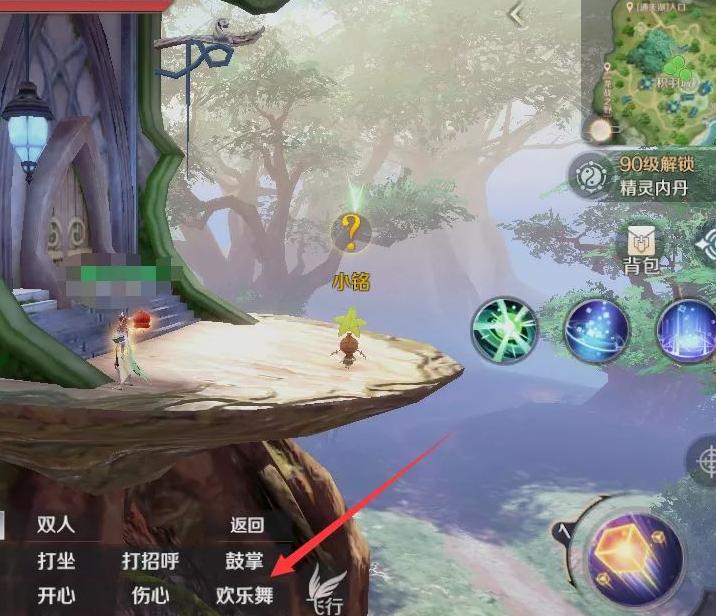The width and height of the screenshot is (716, 616).
Task: Select the 欢乐舞 emote
Action: click(245, 595)
